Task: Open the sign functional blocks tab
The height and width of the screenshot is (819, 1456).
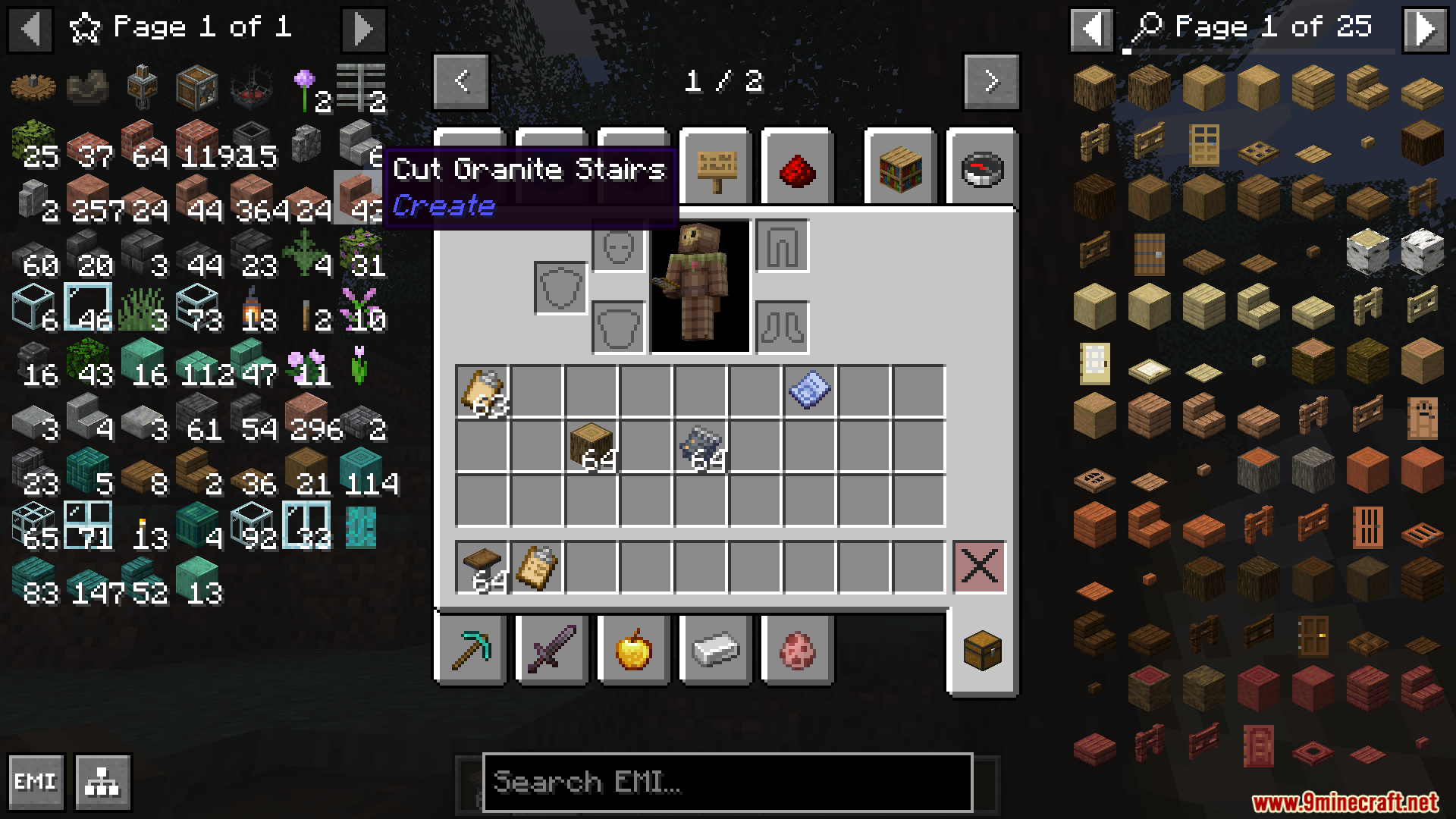Action: [715, 169]
